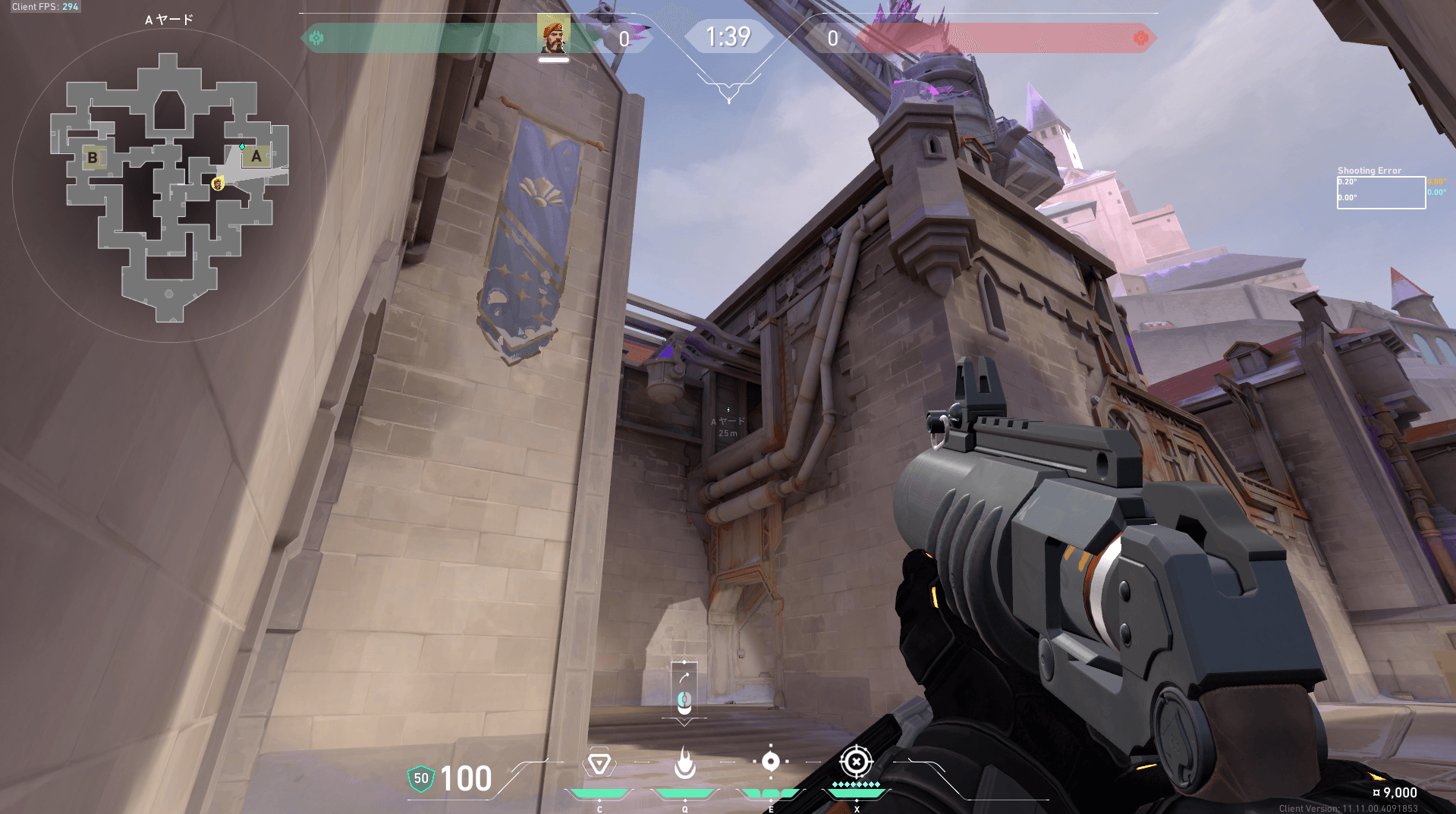
Task: Click the Shooting Error graph box
Action: (x=1380, y=192)
